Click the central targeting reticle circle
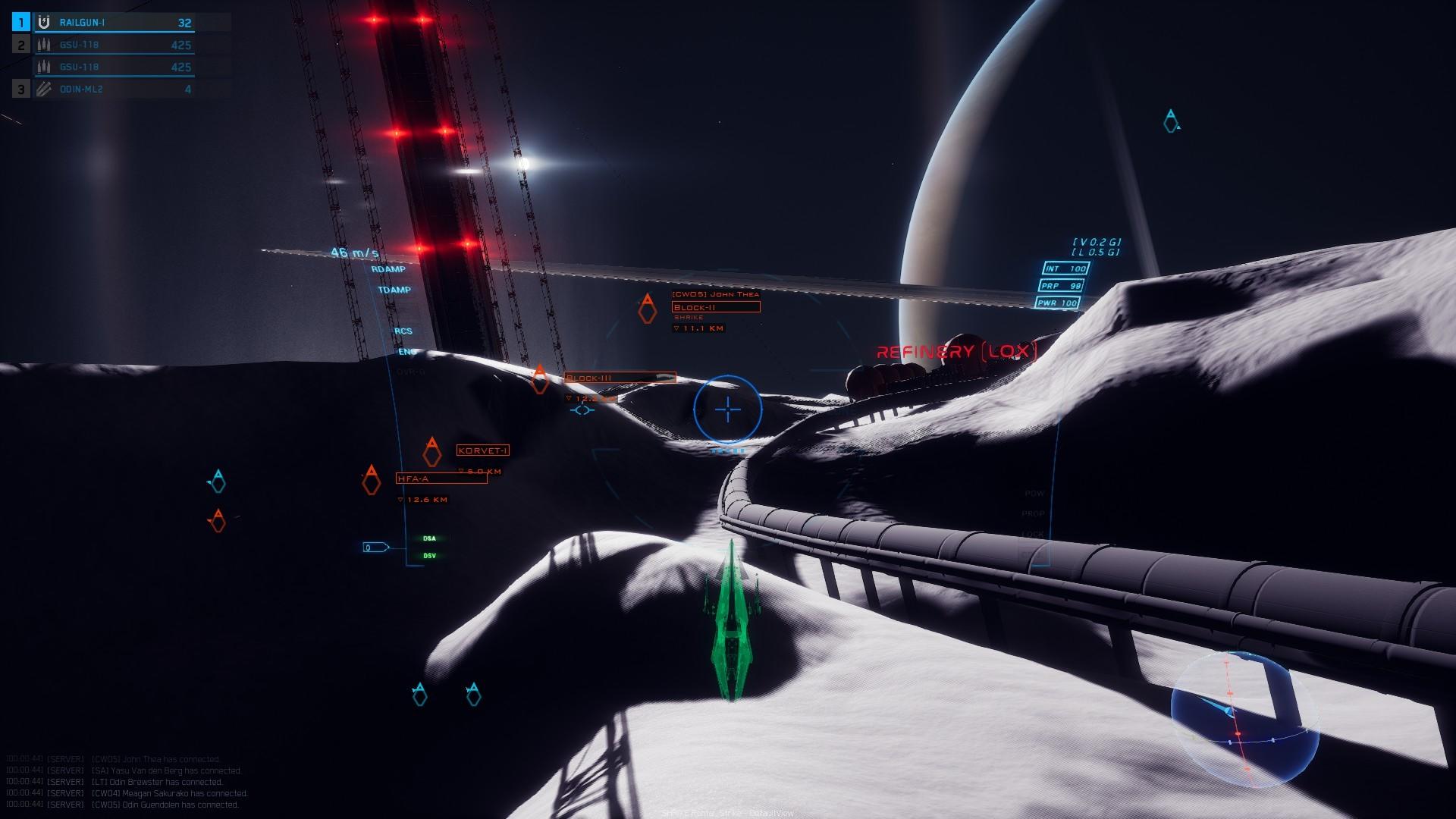The image size is (1456, 819). point(727,409)
